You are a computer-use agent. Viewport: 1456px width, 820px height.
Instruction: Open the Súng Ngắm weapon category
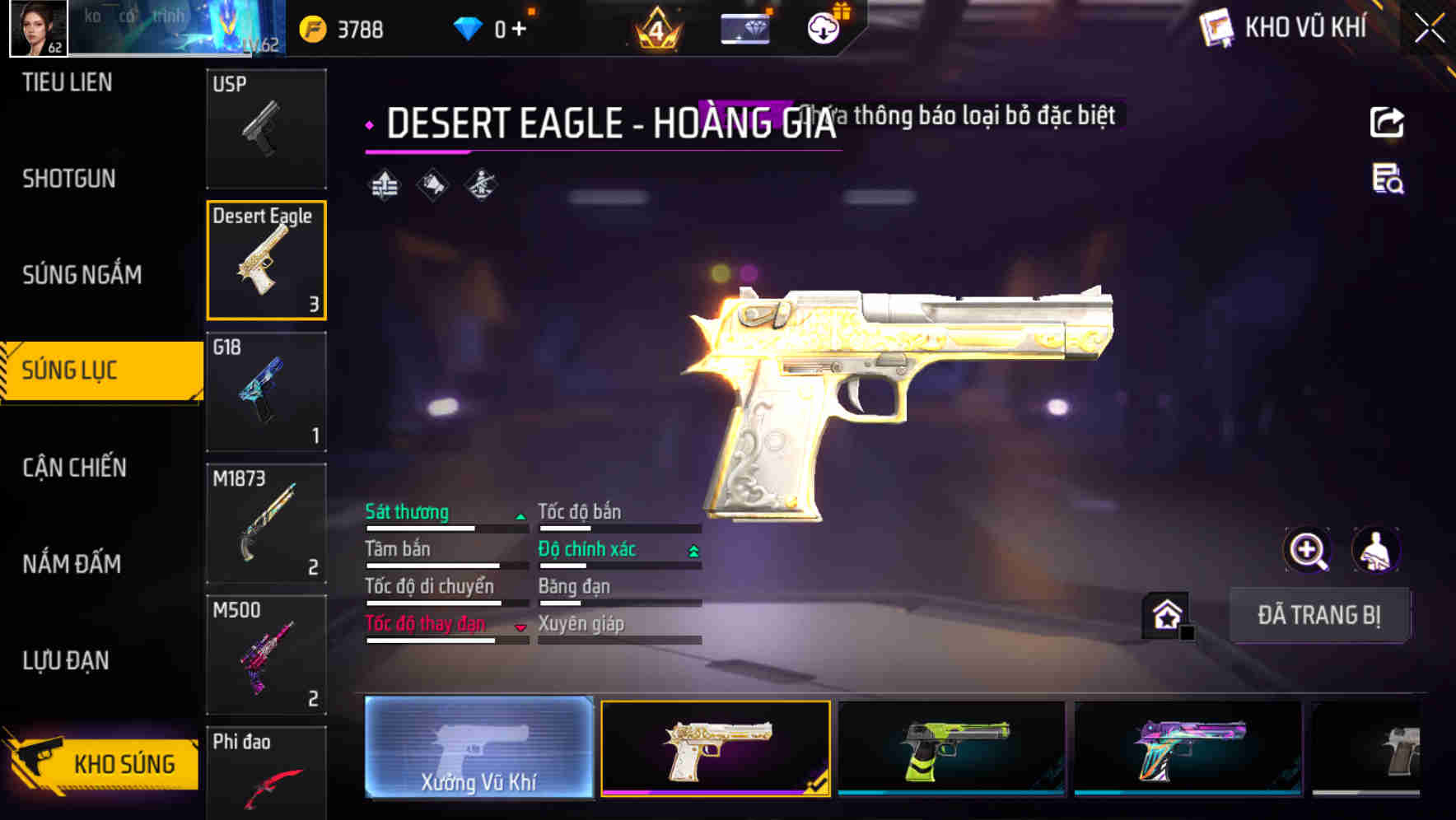coord(82,275)
